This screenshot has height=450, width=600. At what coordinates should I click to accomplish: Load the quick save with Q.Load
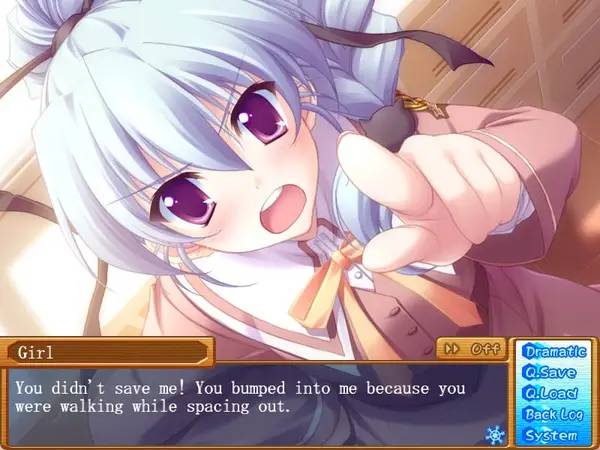point(550,393)
